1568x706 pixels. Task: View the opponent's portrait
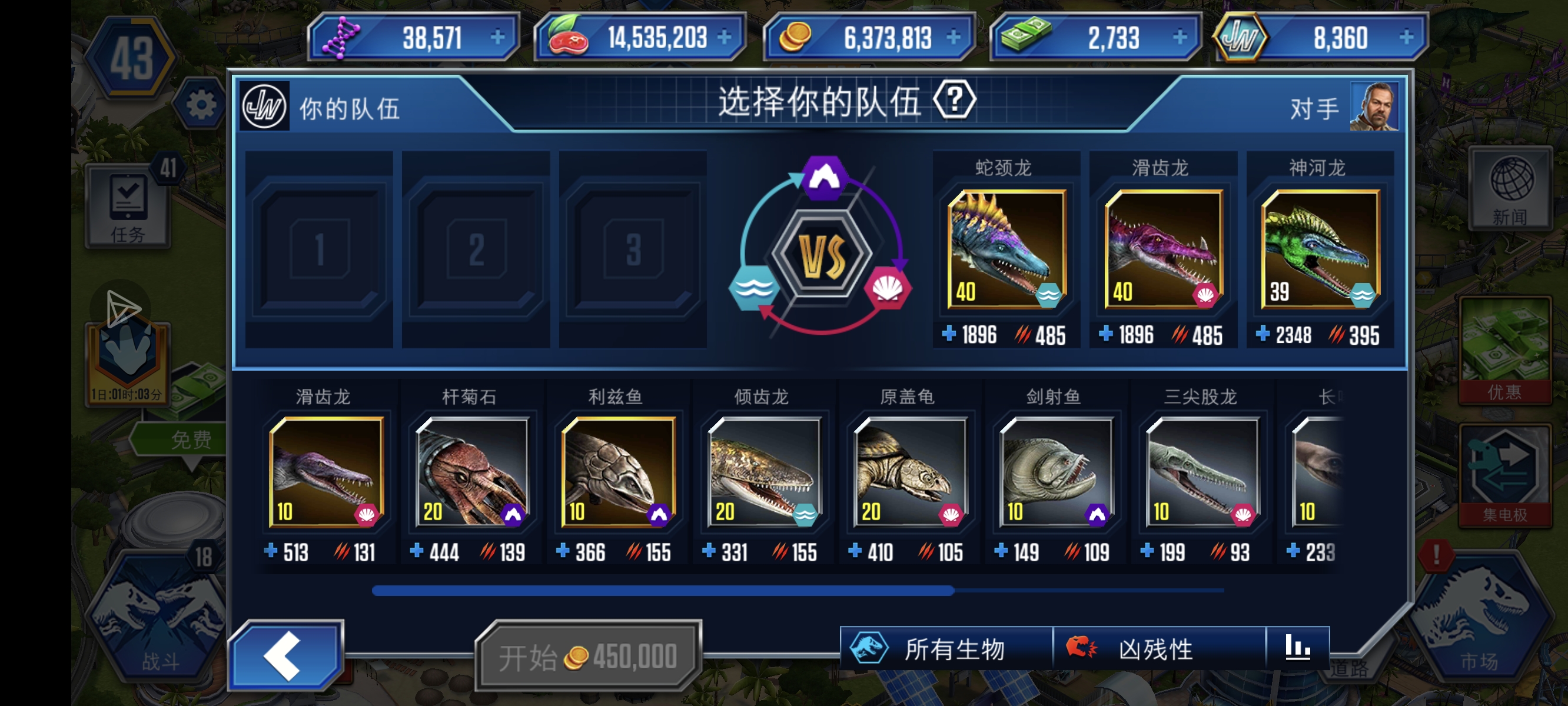(1373, 107)
